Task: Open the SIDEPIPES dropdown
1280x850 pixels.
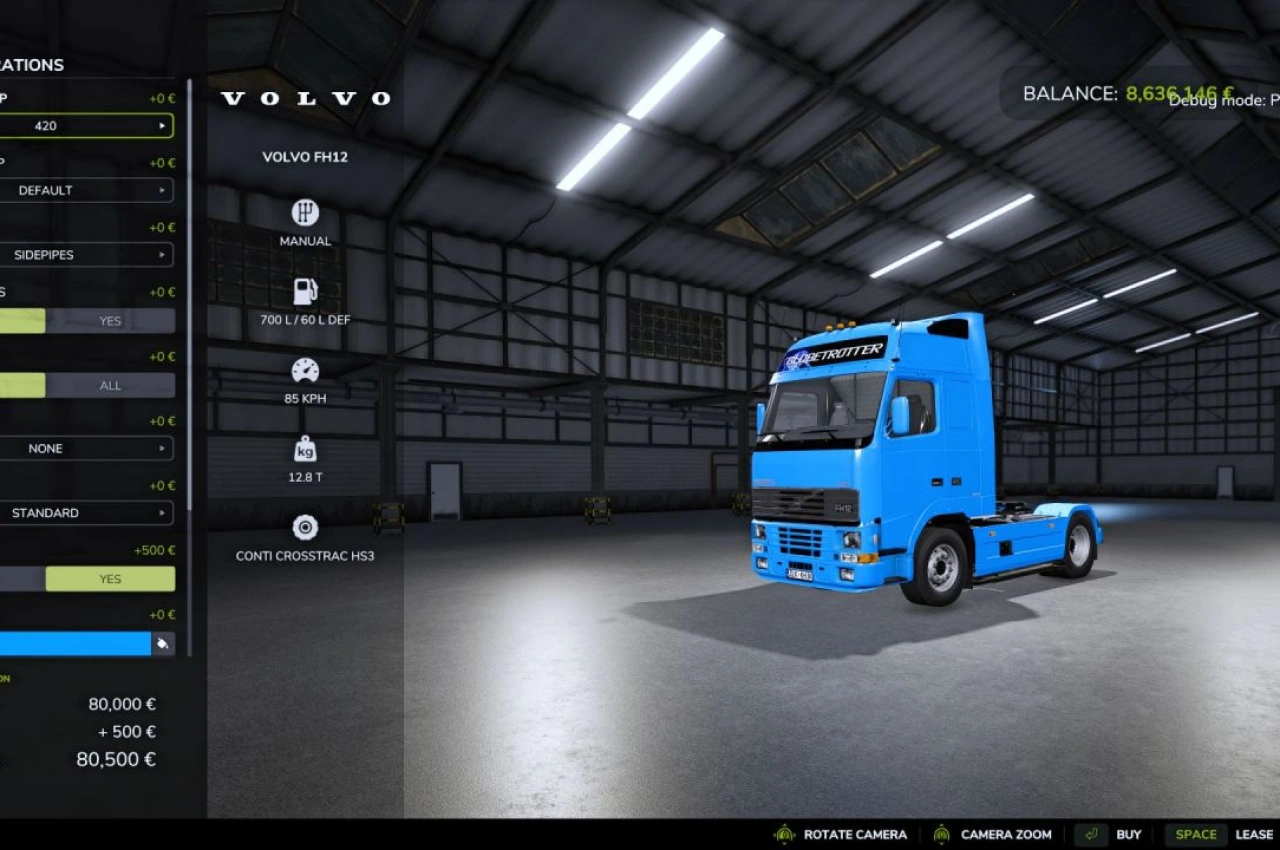Action: 88,254
